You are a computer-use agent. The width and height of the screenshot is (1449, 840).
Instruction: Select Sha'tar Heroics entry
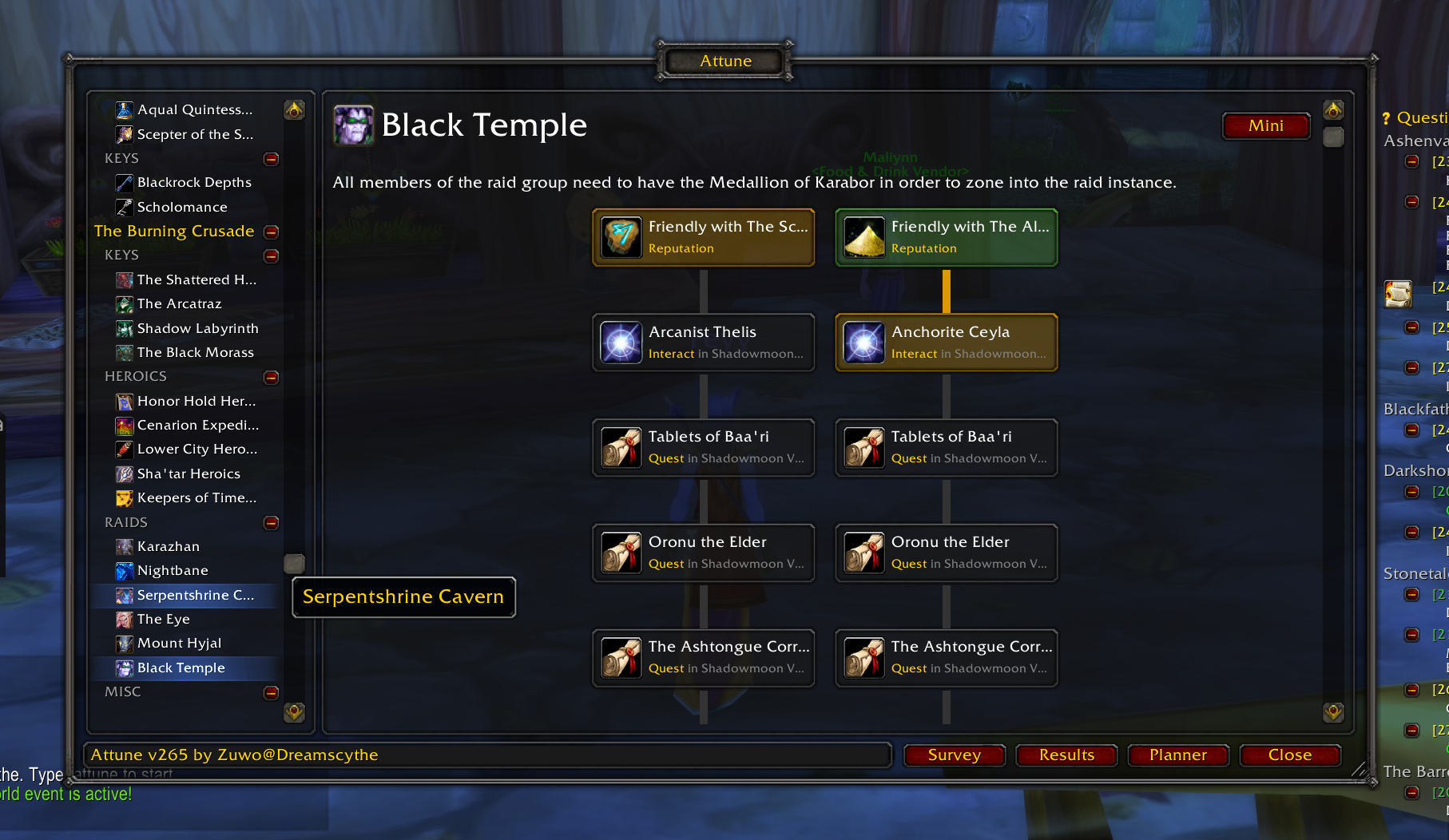189,473
